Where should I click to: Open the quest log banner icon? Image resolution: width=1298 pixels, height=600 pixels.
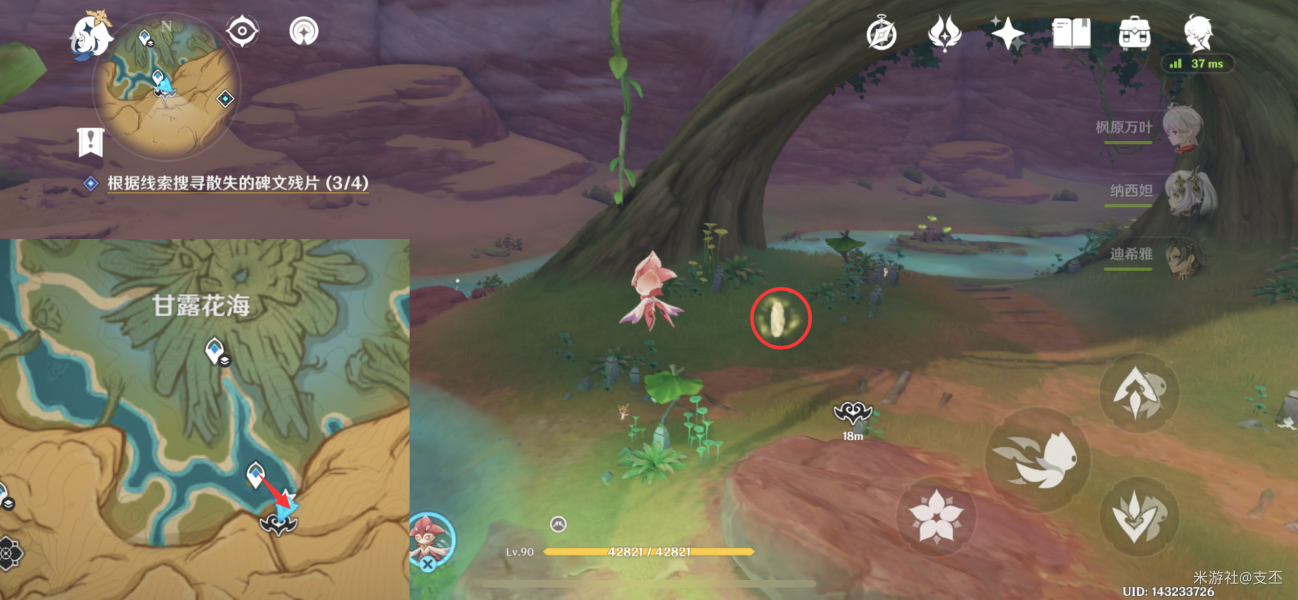[x=91, y=142]
